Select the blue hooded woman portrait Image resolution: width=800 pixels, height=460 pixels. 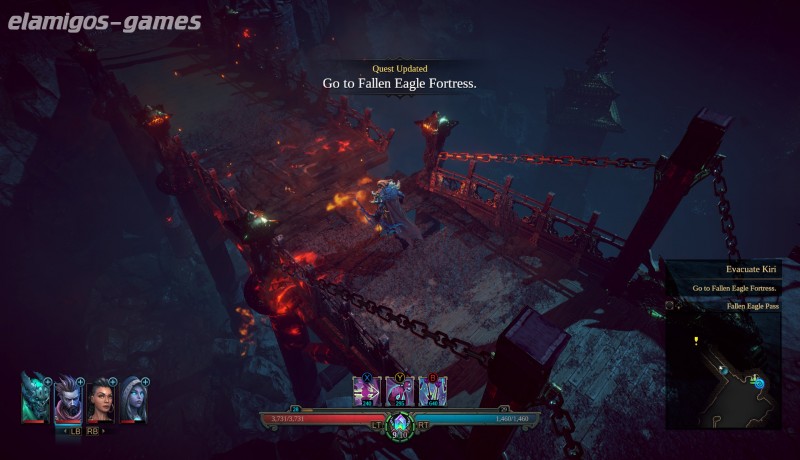point(133,400)
